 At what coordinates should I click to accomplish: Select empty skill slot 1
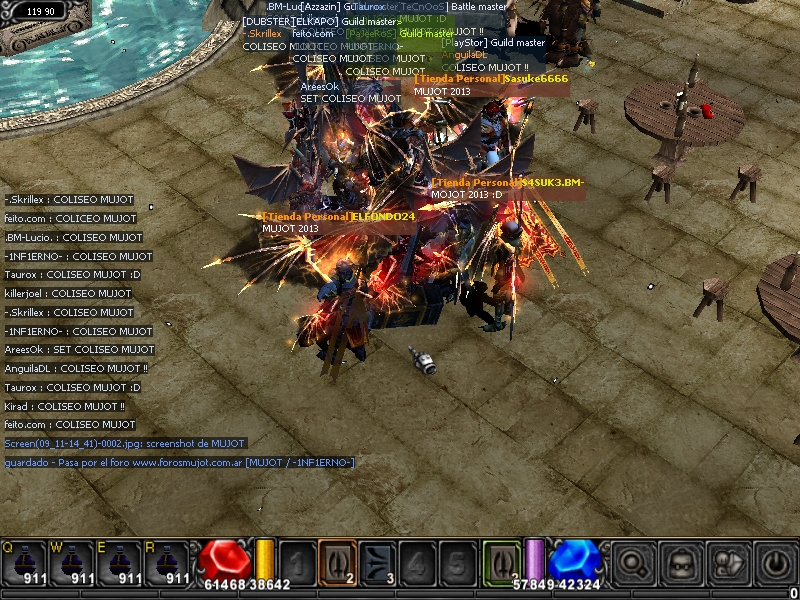pos(297,561)
